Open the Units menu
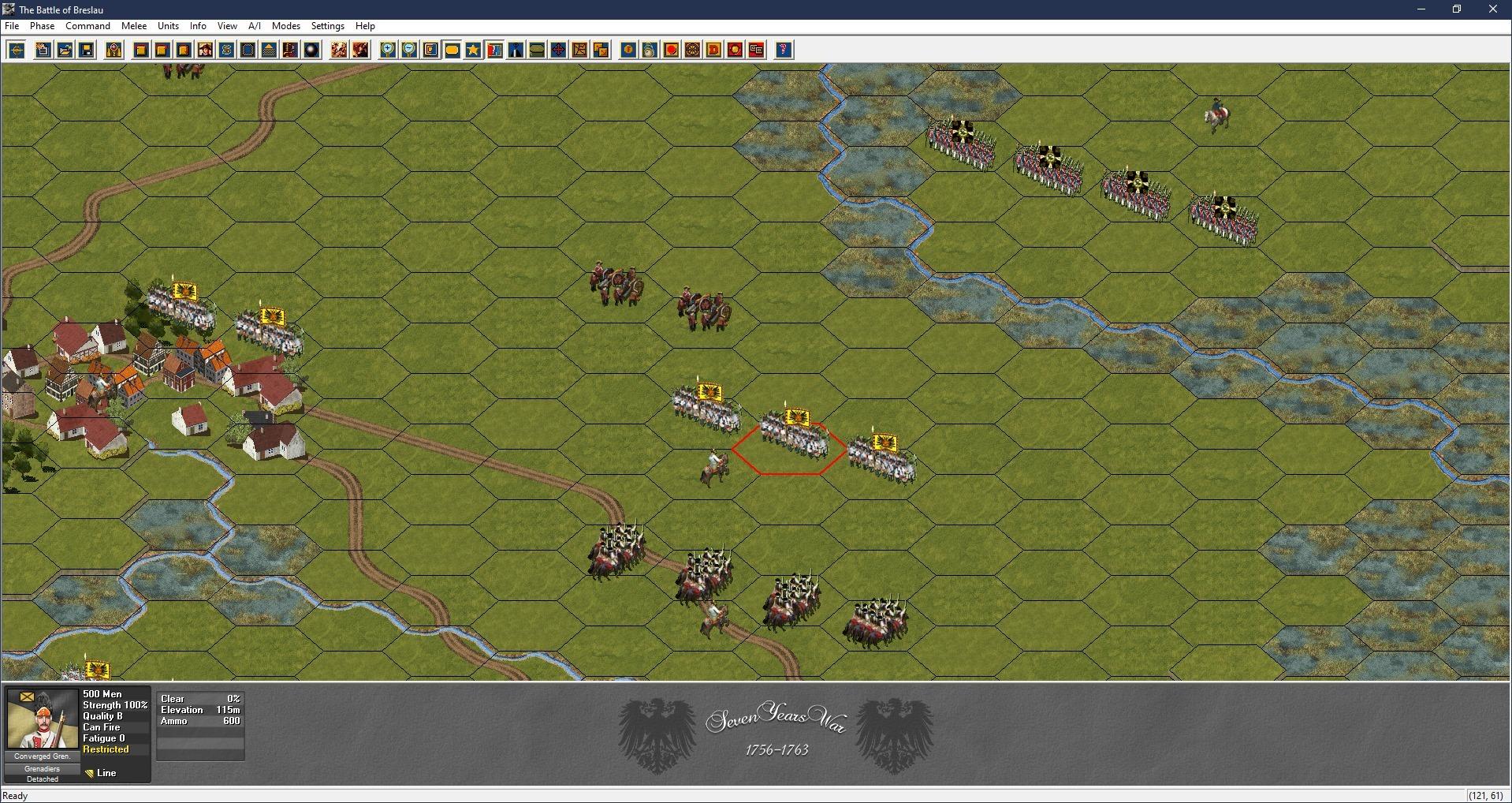The height and width of the screenshot is (803, 1512). click(x=168, y=26)
